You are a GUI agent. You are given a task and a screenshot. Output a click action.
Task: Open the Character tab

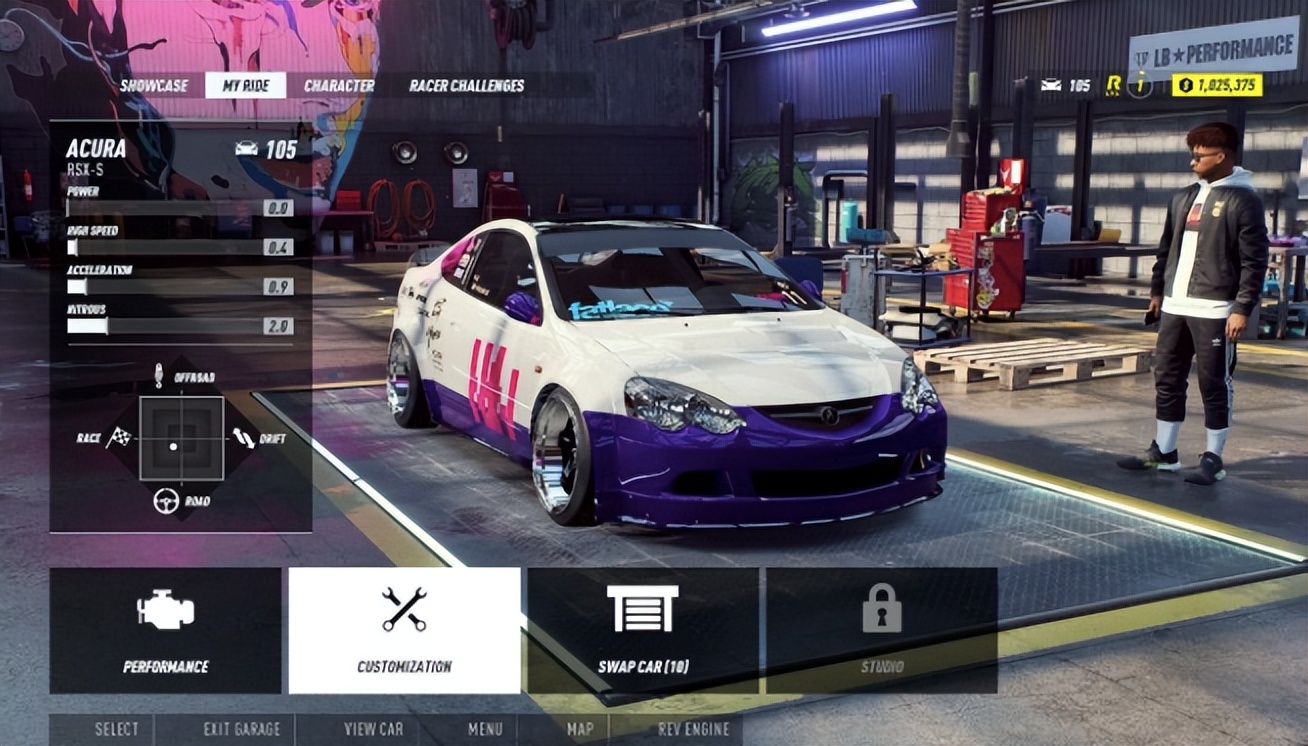click(339, 86)
